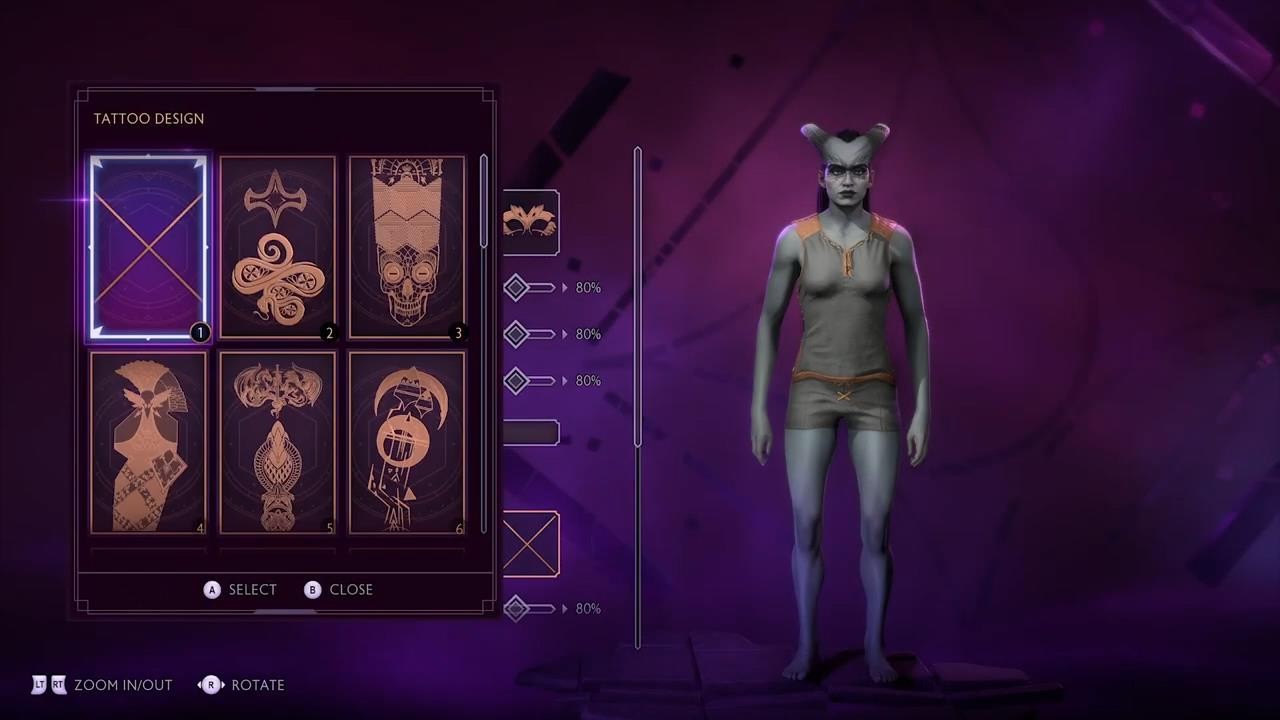Image resolution: width=1280 pixels, height=720 pixels.
Task: Choose the bat and ornament tattoo card numbered 5
Action: (277, 442)
